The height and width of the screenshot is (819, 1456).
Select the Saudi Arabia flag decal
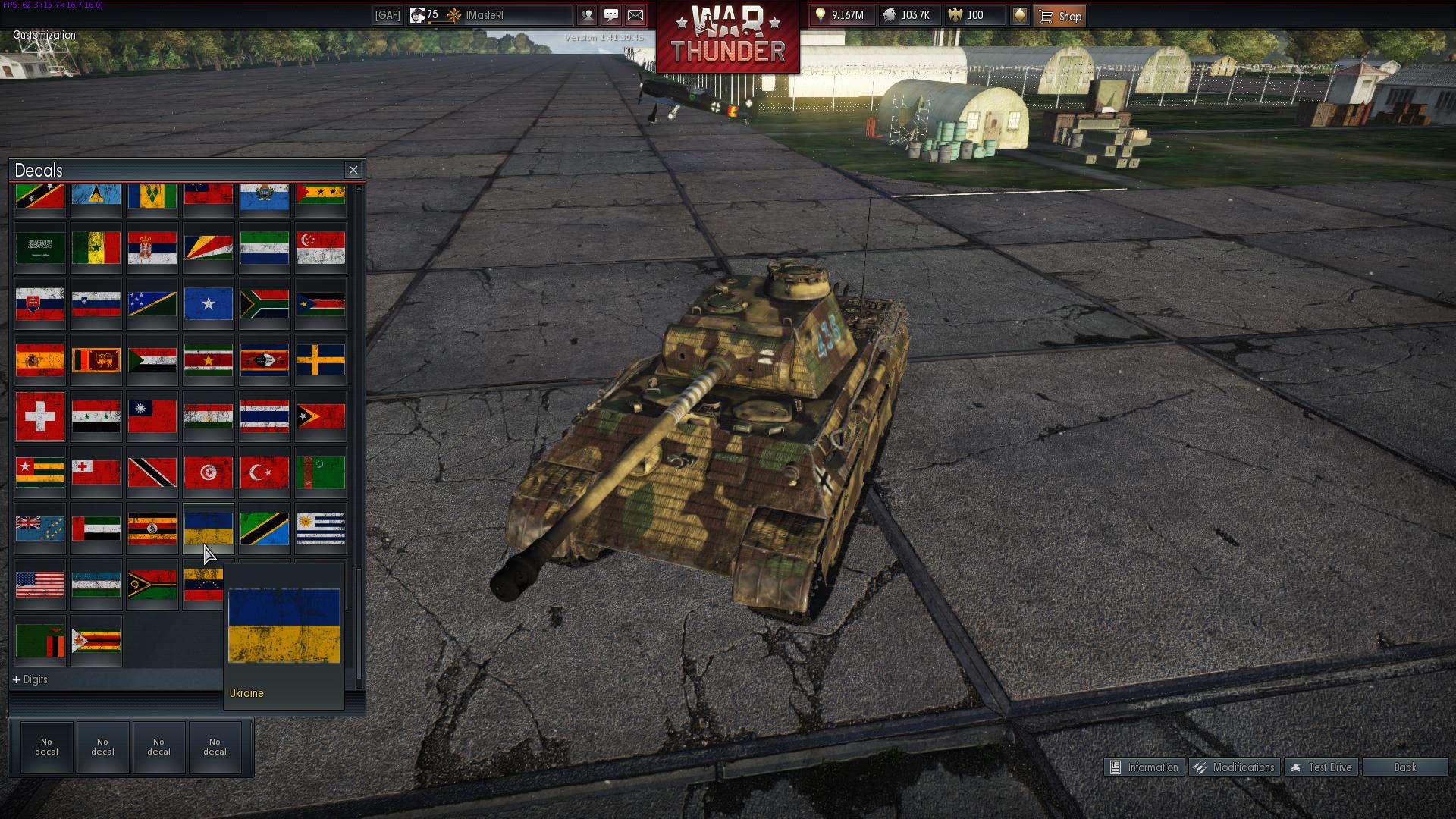pos(40,247)
